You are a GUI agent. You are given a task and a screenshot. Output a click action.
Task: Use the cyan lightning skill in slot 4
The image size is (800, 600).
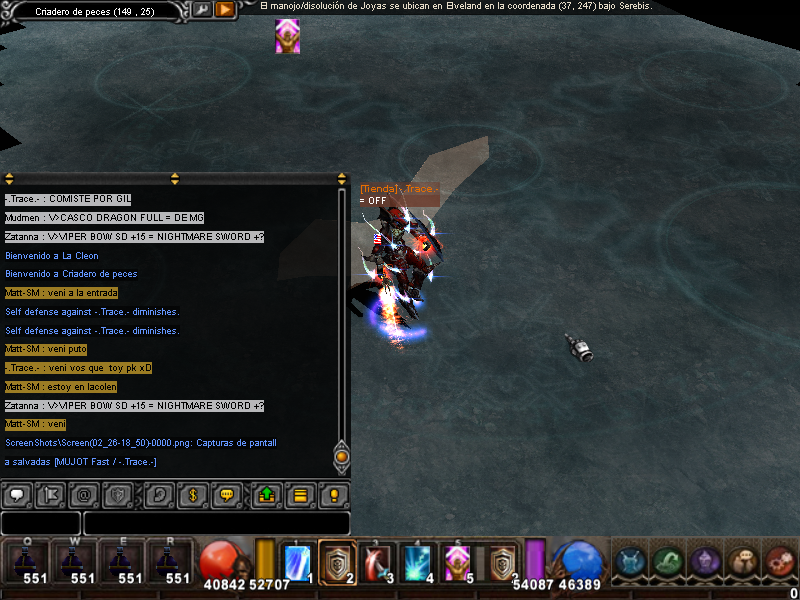[417, 562]
